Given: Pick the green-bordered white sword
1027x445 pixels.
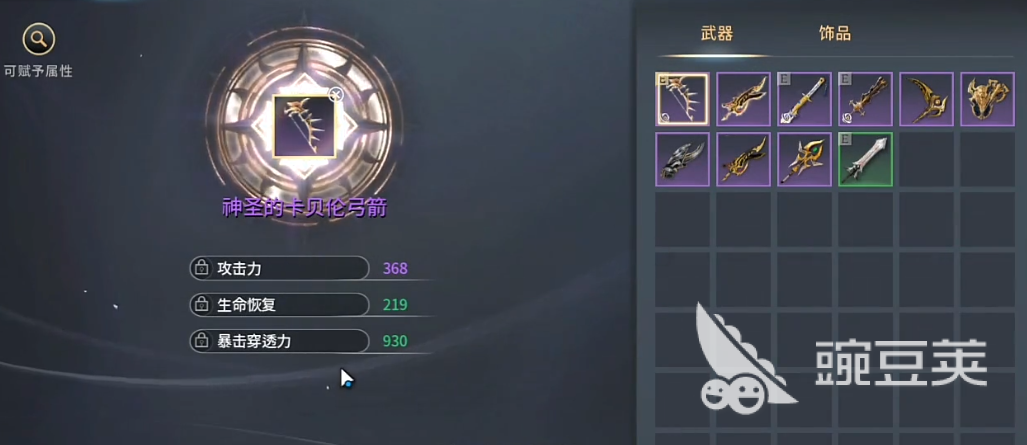Looking at the screenshot, I should pyautogui.click(x=865, y=160).
